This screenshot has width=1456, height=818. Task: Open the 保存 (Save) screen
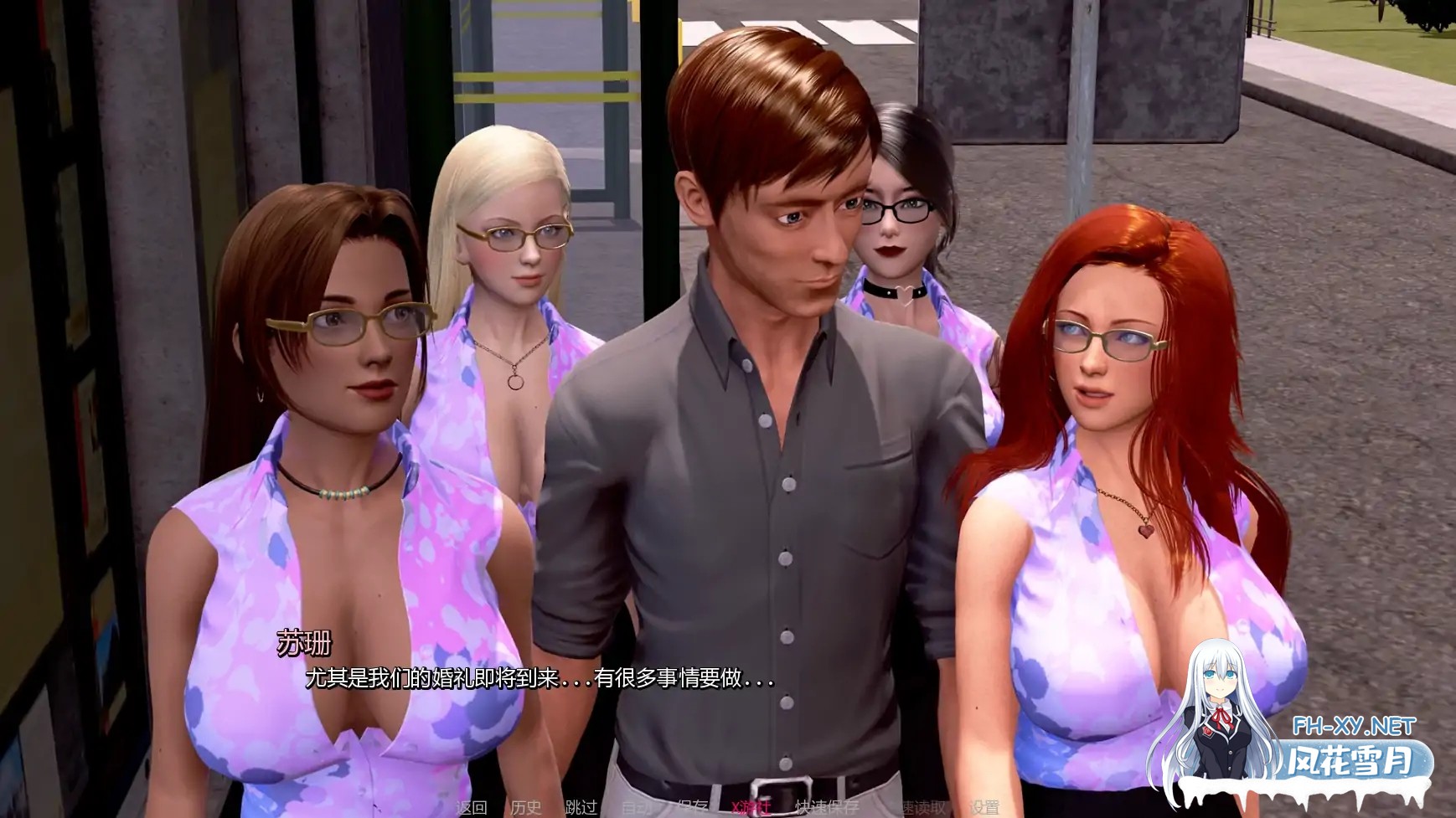(692, 807)
